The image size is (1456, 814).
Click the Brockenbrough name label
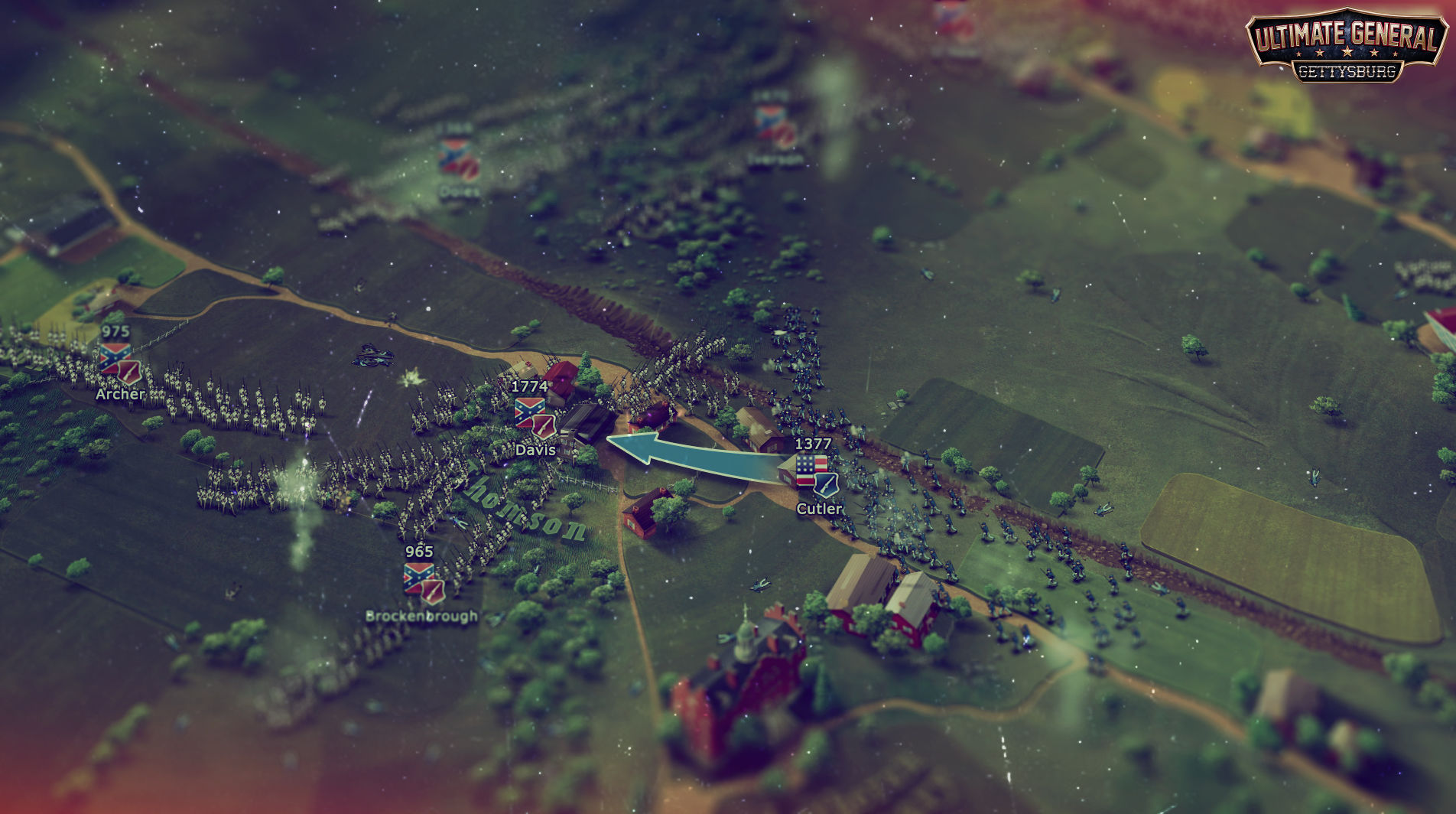pyautogui.click(x=421, y=617)
